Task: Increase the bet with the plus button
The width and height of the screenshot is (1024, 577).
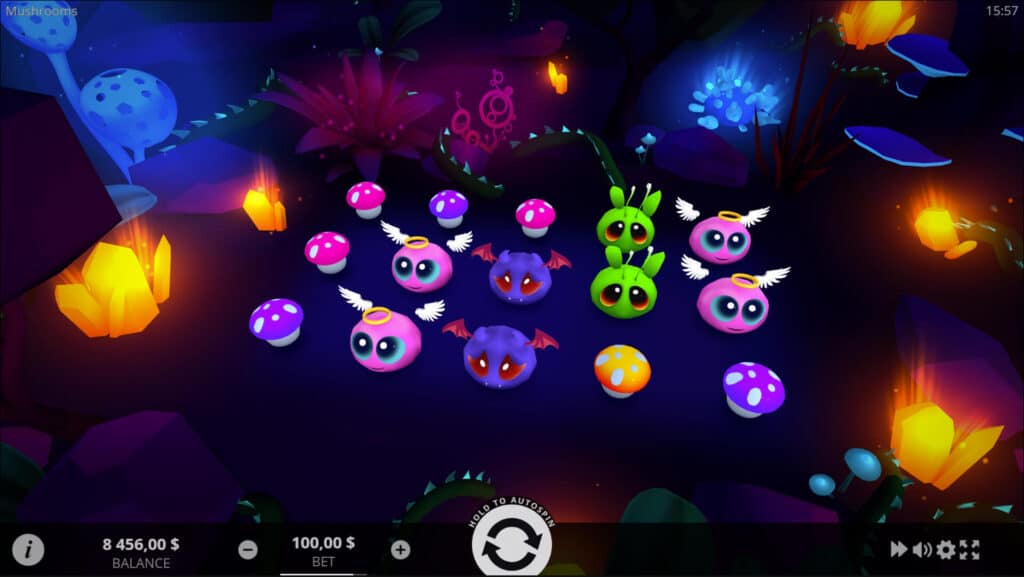Action: [x=400, y=549]
